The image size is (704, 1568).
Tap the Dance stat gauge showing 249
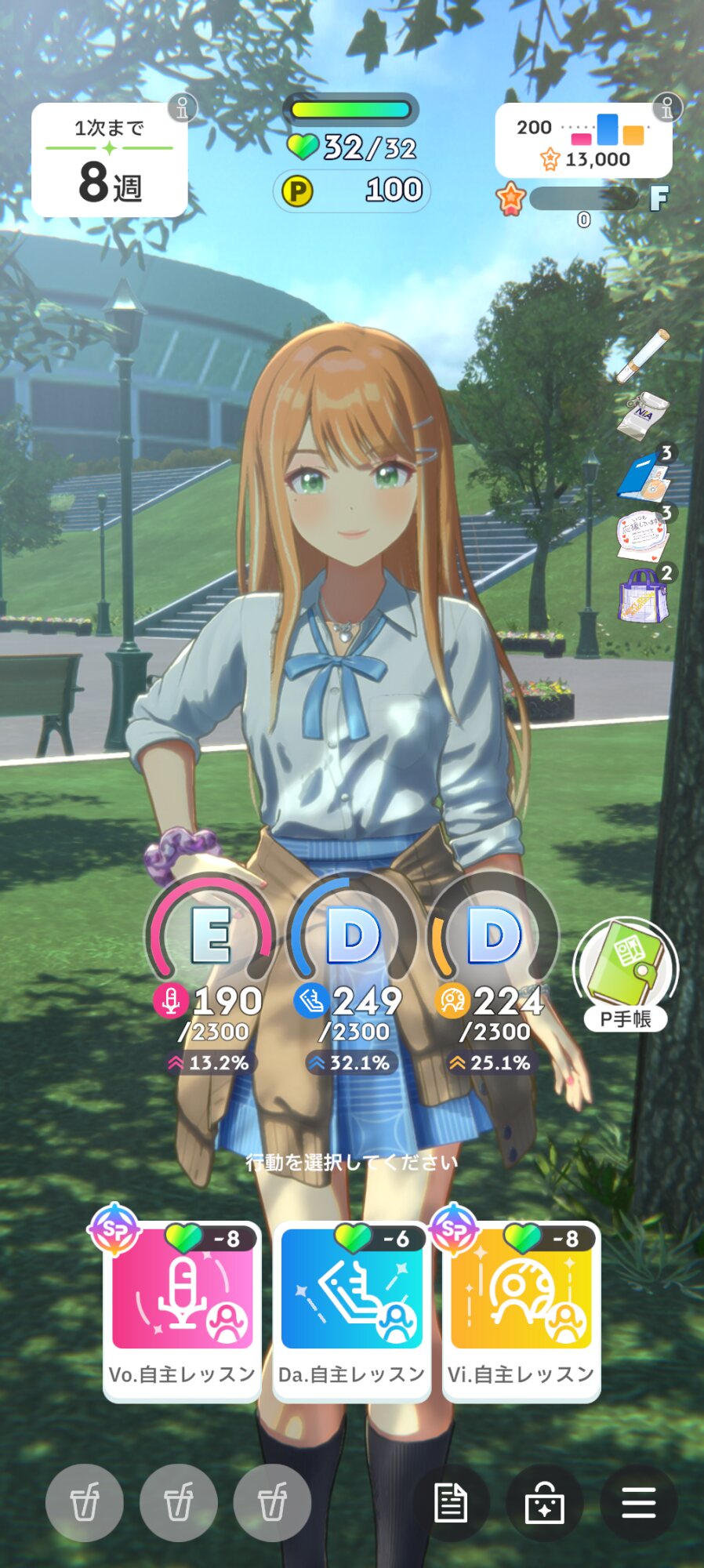352,937
